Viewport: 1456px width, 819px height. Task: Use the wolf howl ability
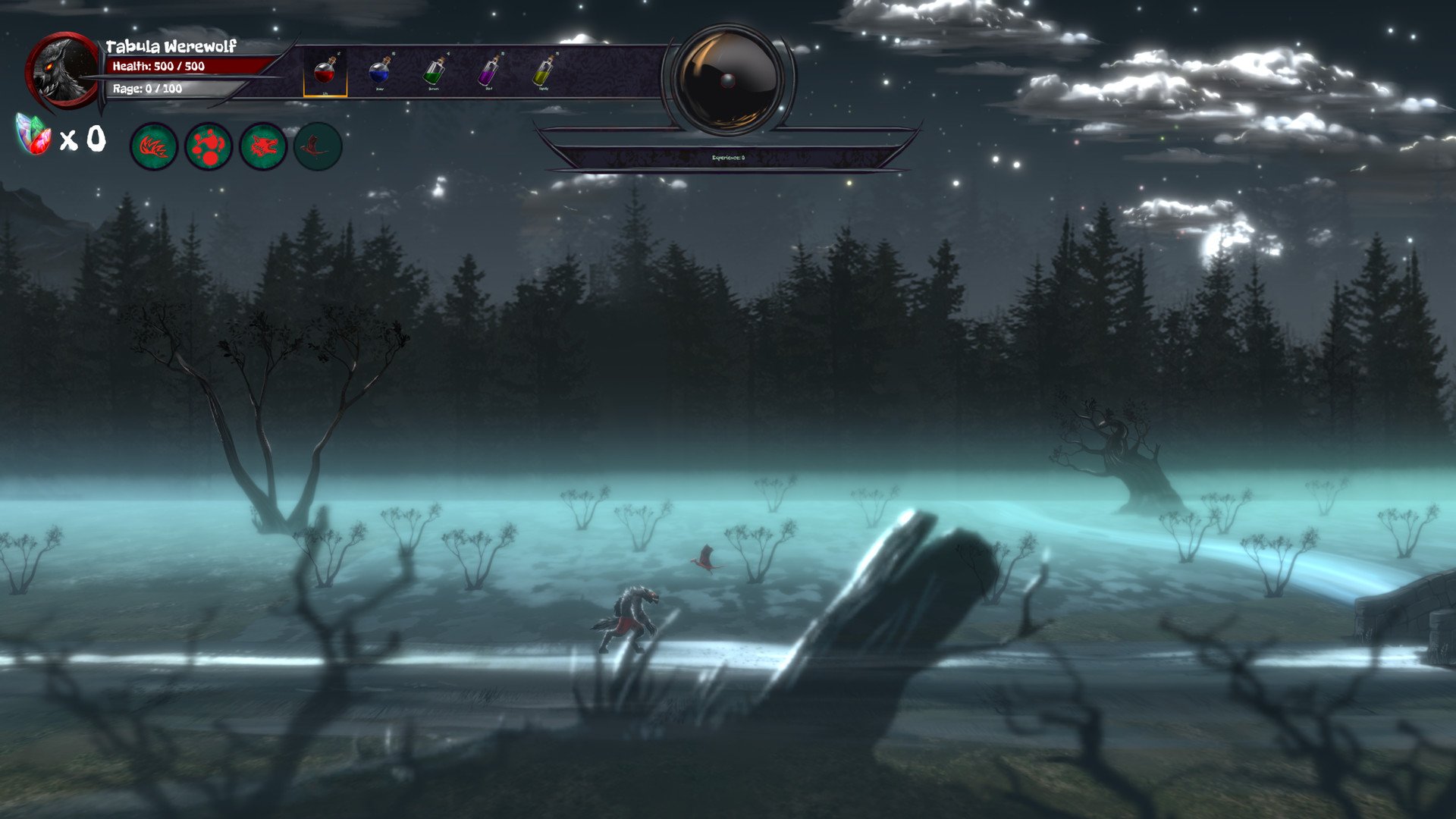261,146
